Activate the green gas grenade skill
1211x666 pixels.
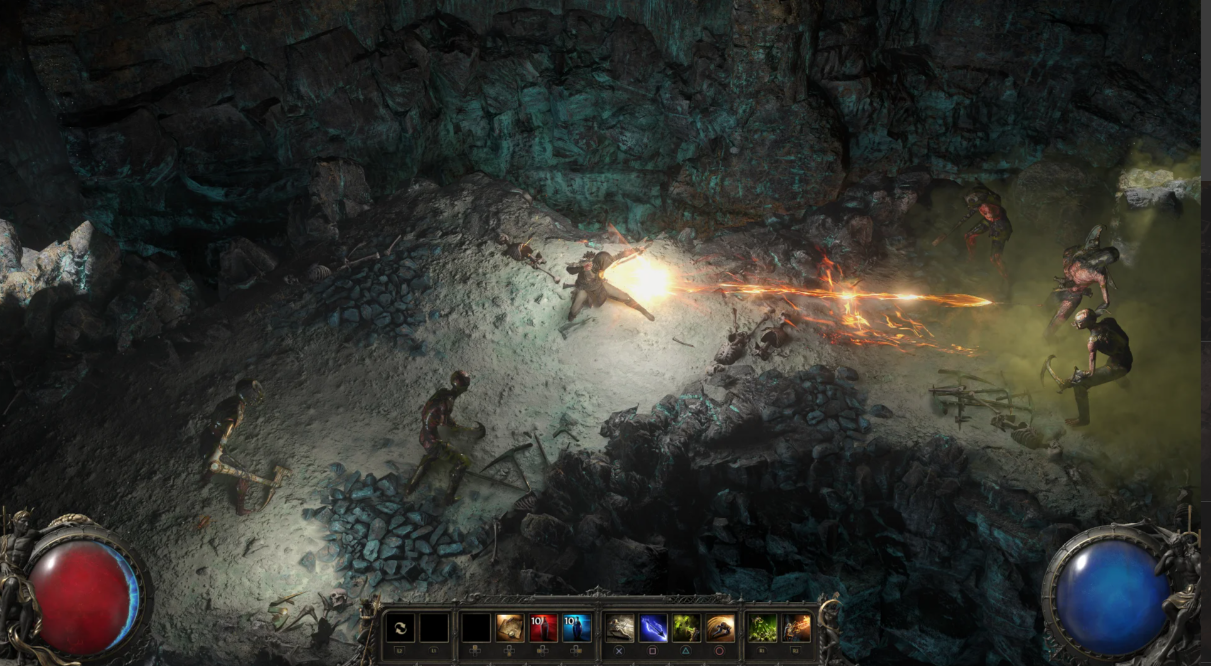coord(763,628)
